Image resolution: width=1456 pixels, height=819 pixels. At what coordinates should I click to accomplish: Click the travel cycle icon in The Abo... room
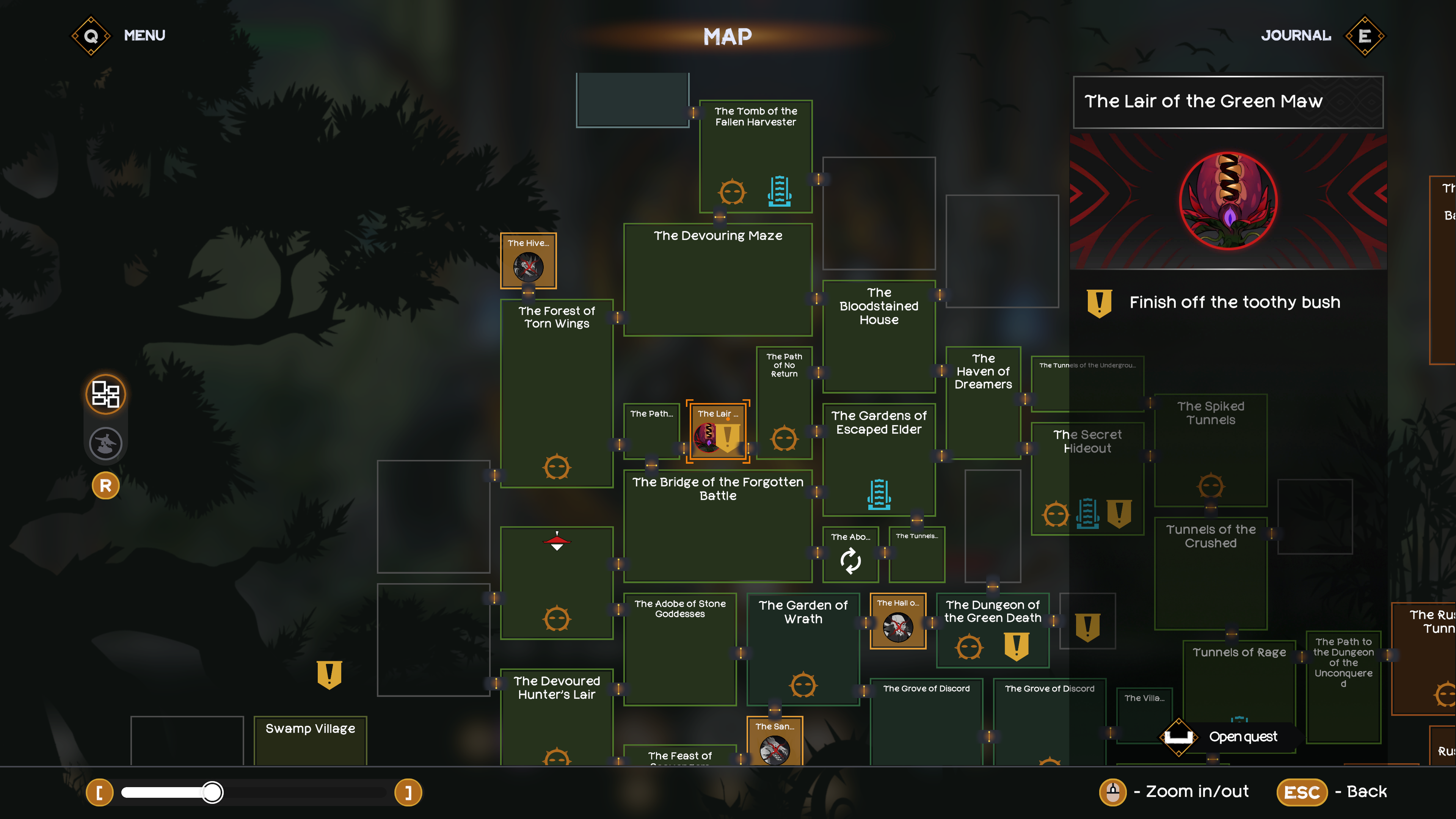tap(850, 561)
